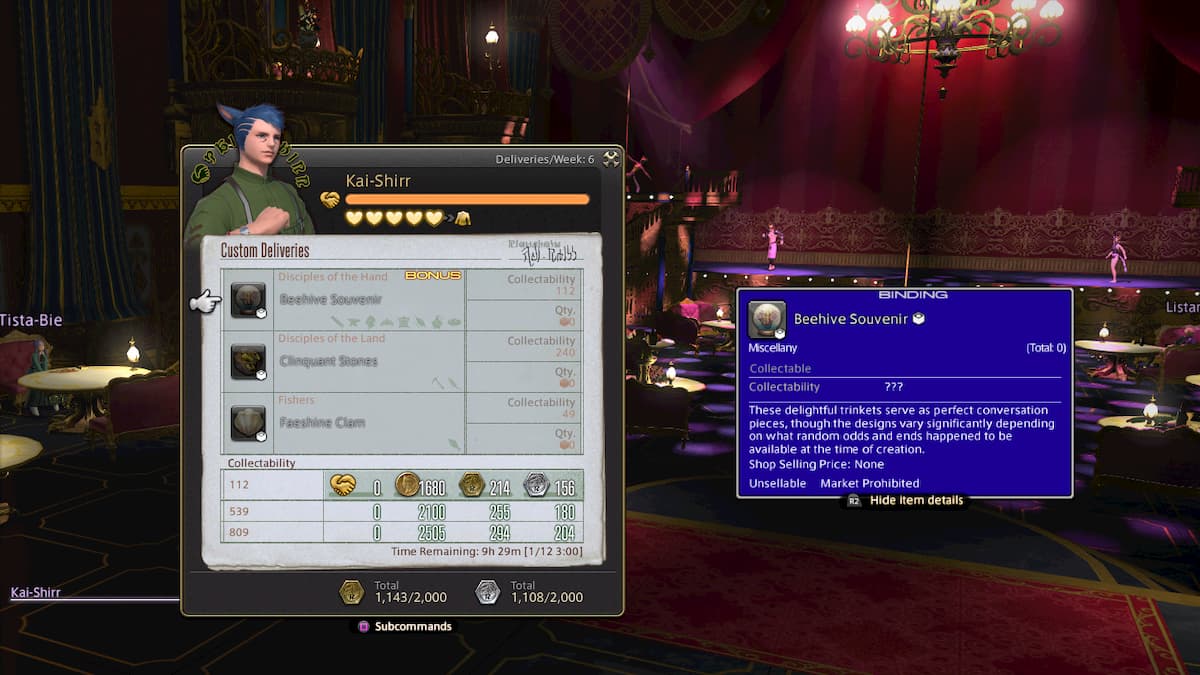Select the 539 collectability reward row
Viewport: 1200px width, 675px height.
(402, 512)
